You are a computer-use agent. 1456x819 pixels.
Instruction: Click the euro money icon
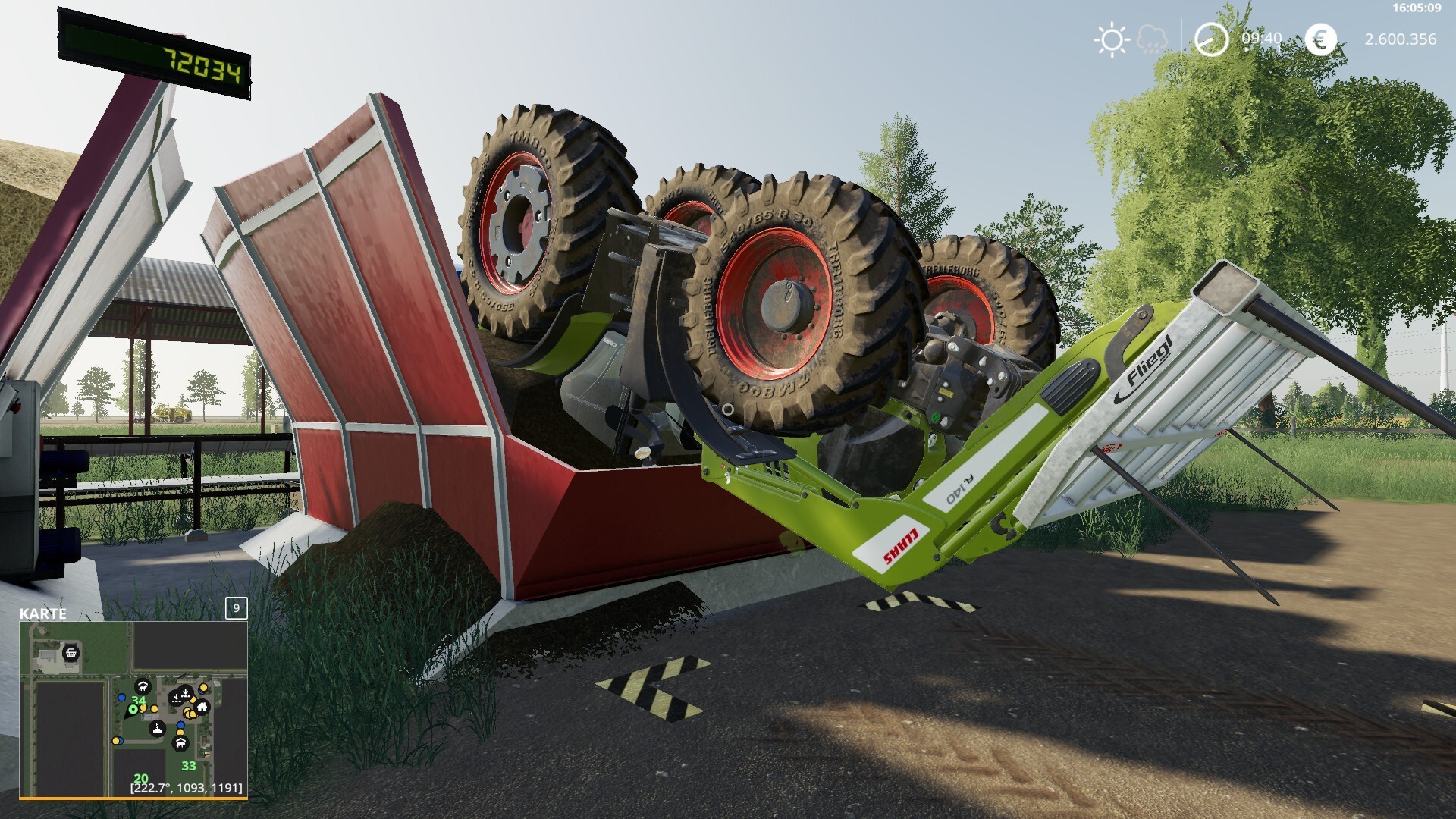point(1320,39)
